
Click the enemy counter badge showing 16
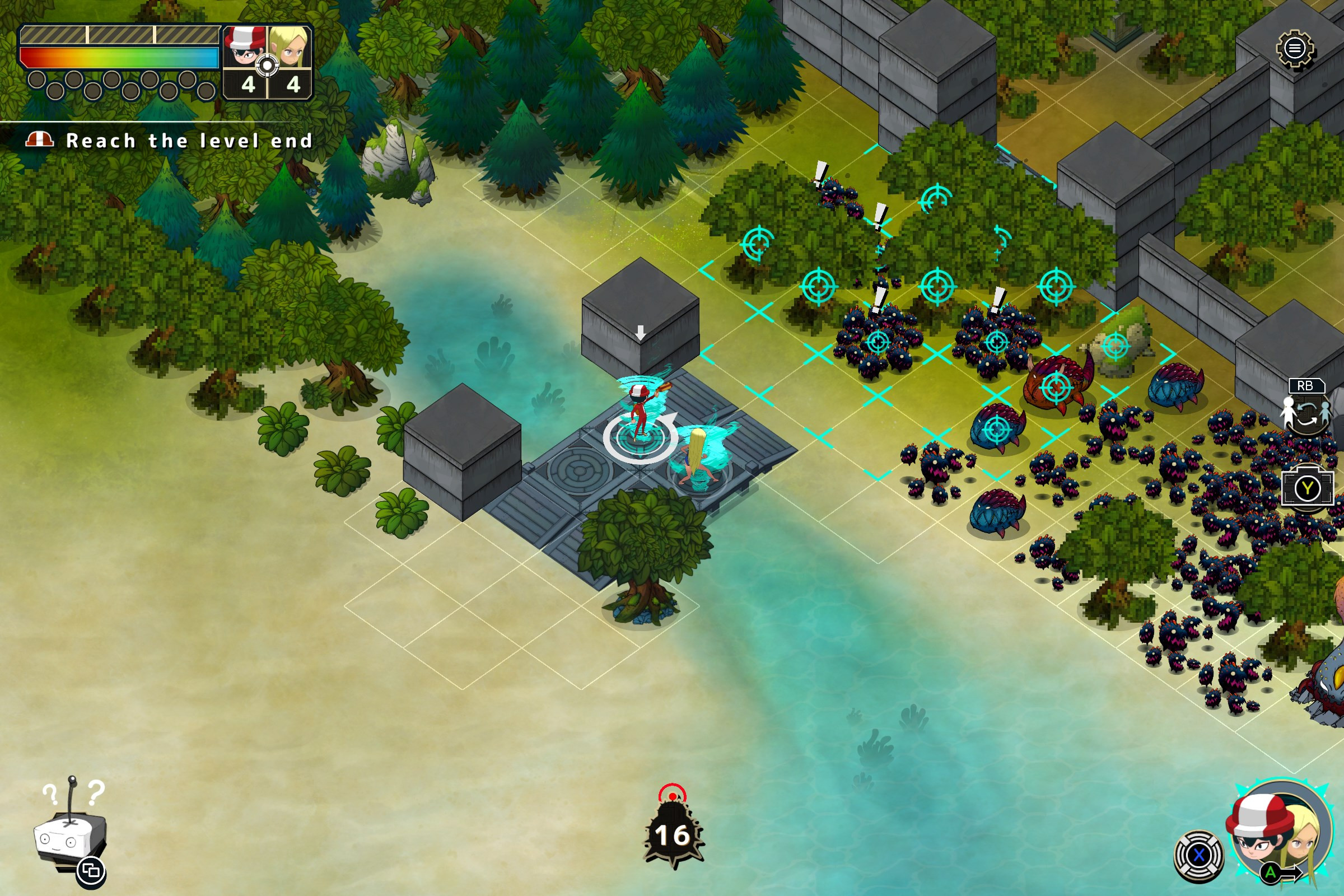673,834
